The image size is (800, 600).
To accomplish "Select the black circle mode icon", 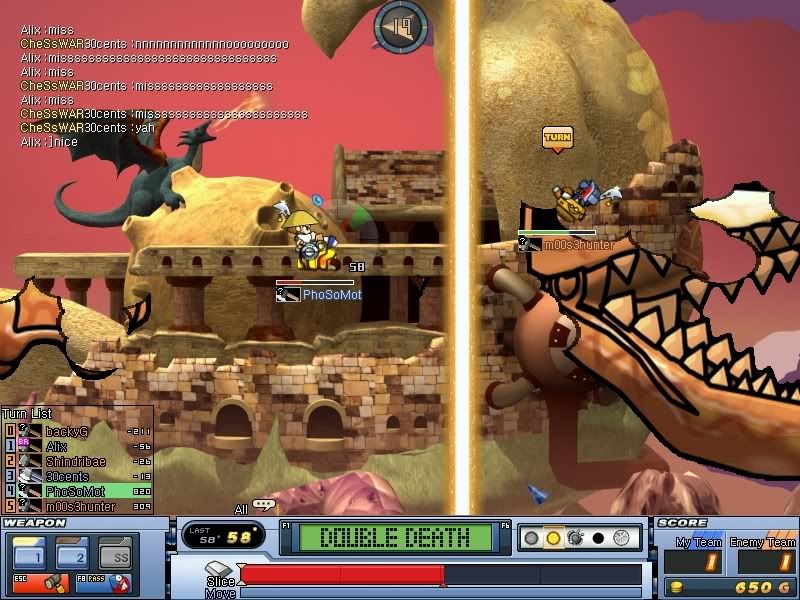I will click(598, 538).
